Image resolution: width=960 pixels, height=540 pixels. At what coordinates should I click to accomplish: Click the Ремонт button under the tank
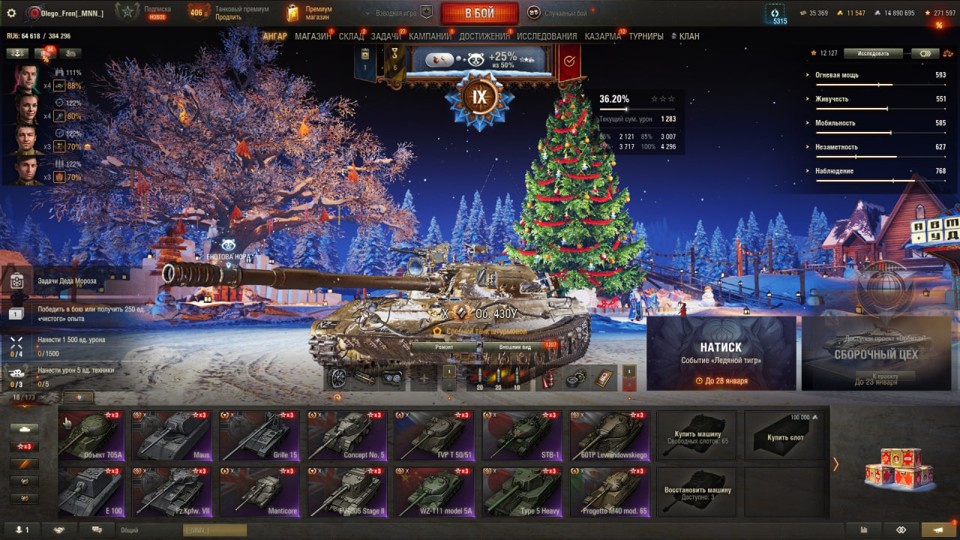445,347
